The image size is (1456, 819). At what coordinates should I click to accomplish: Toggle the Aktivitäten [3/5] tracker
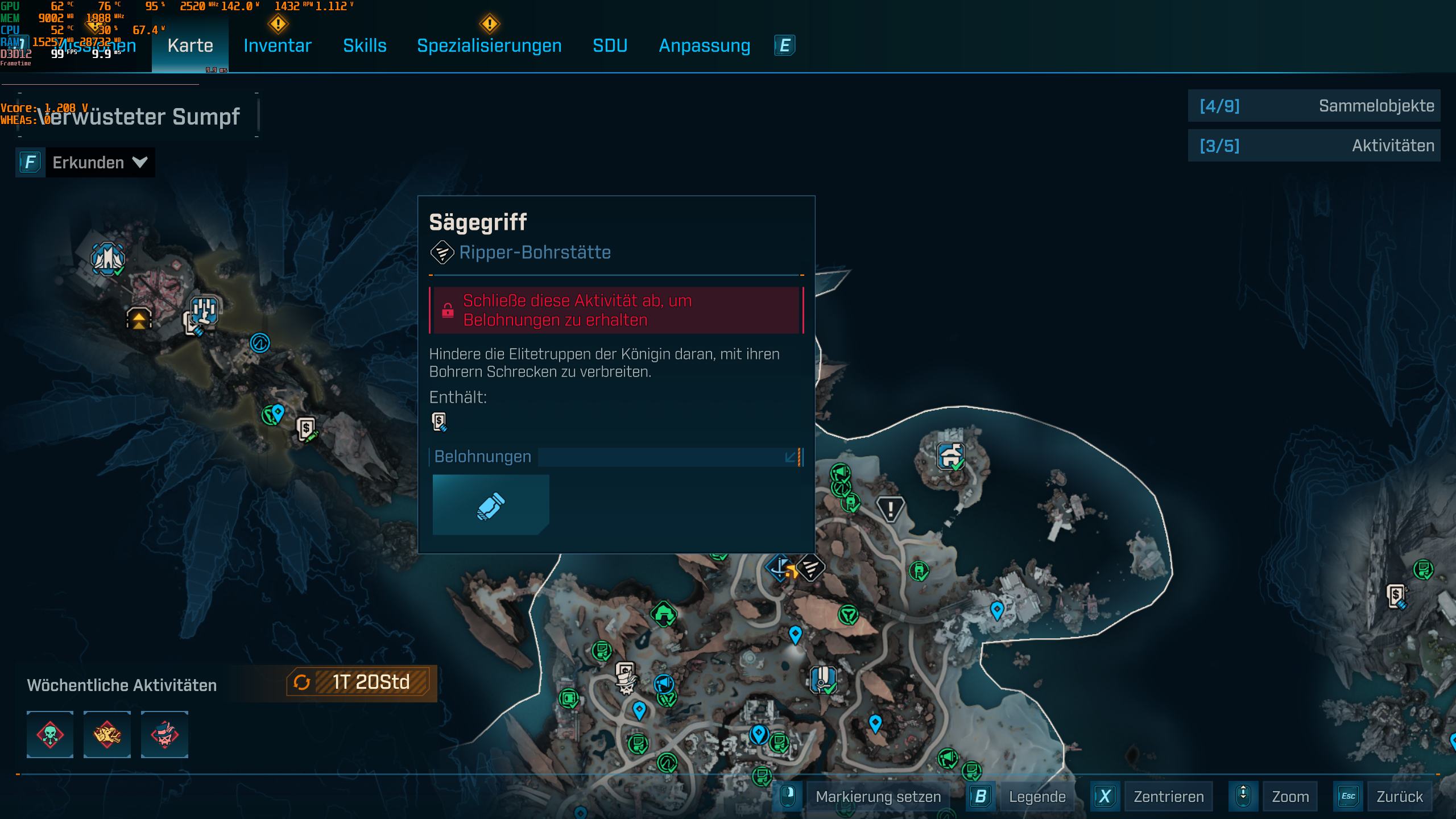click(1314, 146)
